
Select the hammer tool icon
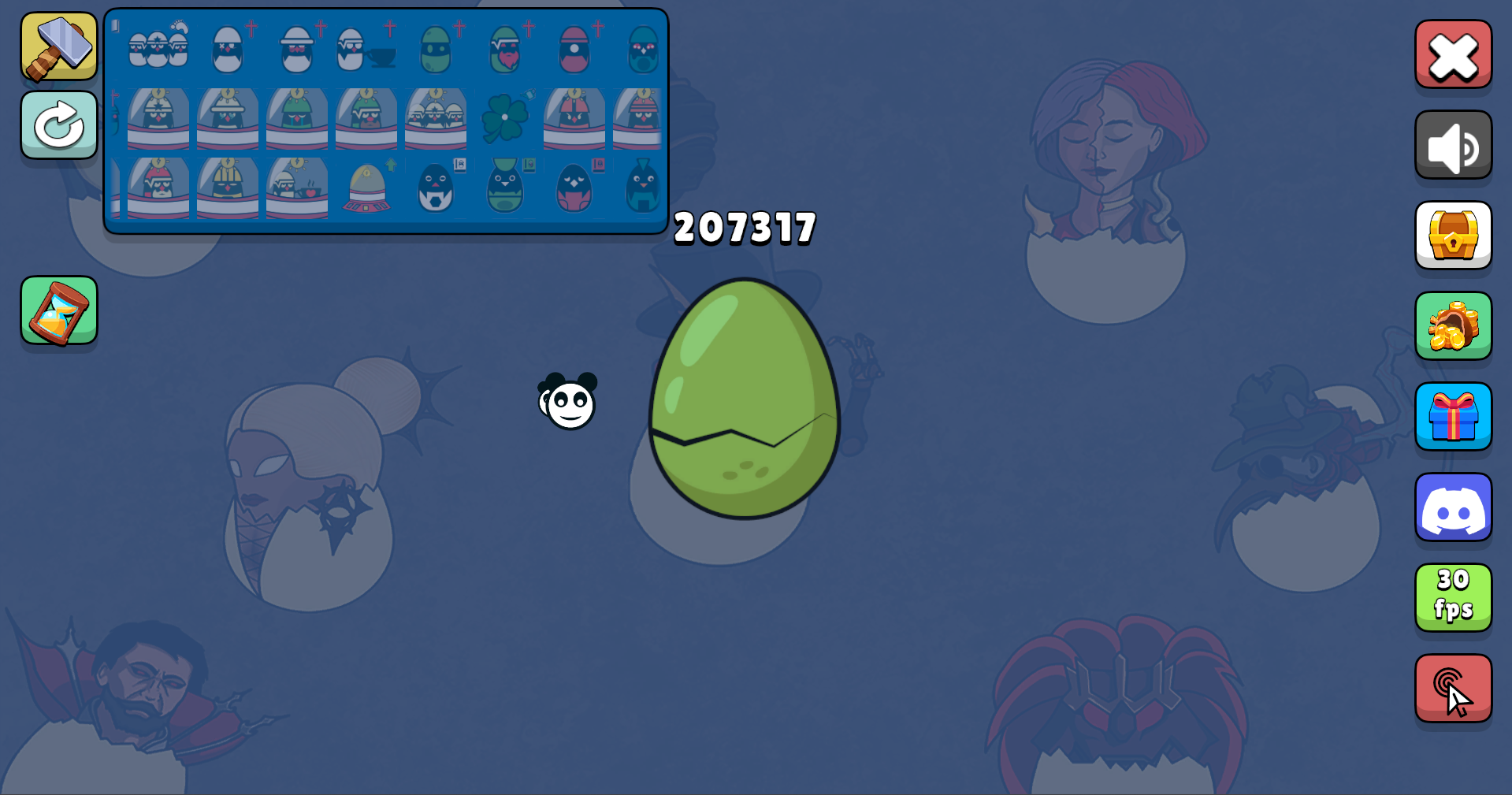(58, 48)
